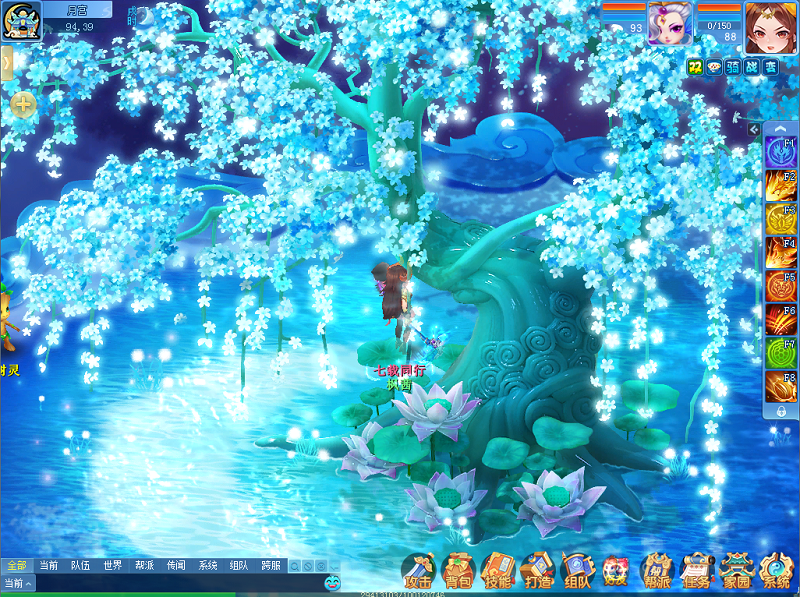This screenshot has height=597, width=800.
Task: Select the silver-haired pet portrait
Action: 669,23
